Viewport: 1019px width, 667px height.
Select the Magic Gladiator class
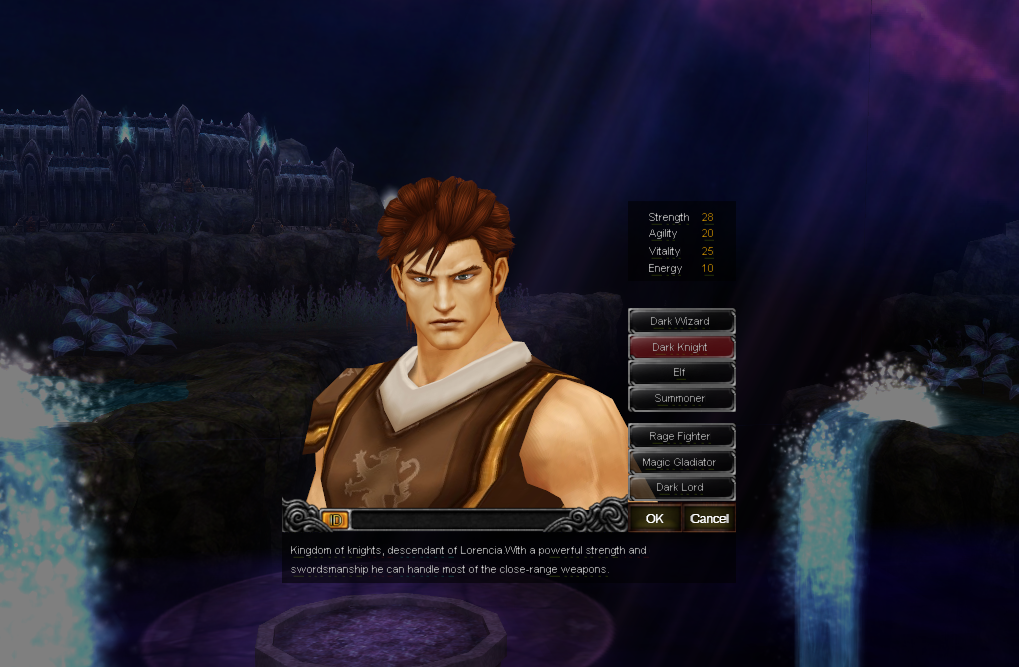pos(681,462)
